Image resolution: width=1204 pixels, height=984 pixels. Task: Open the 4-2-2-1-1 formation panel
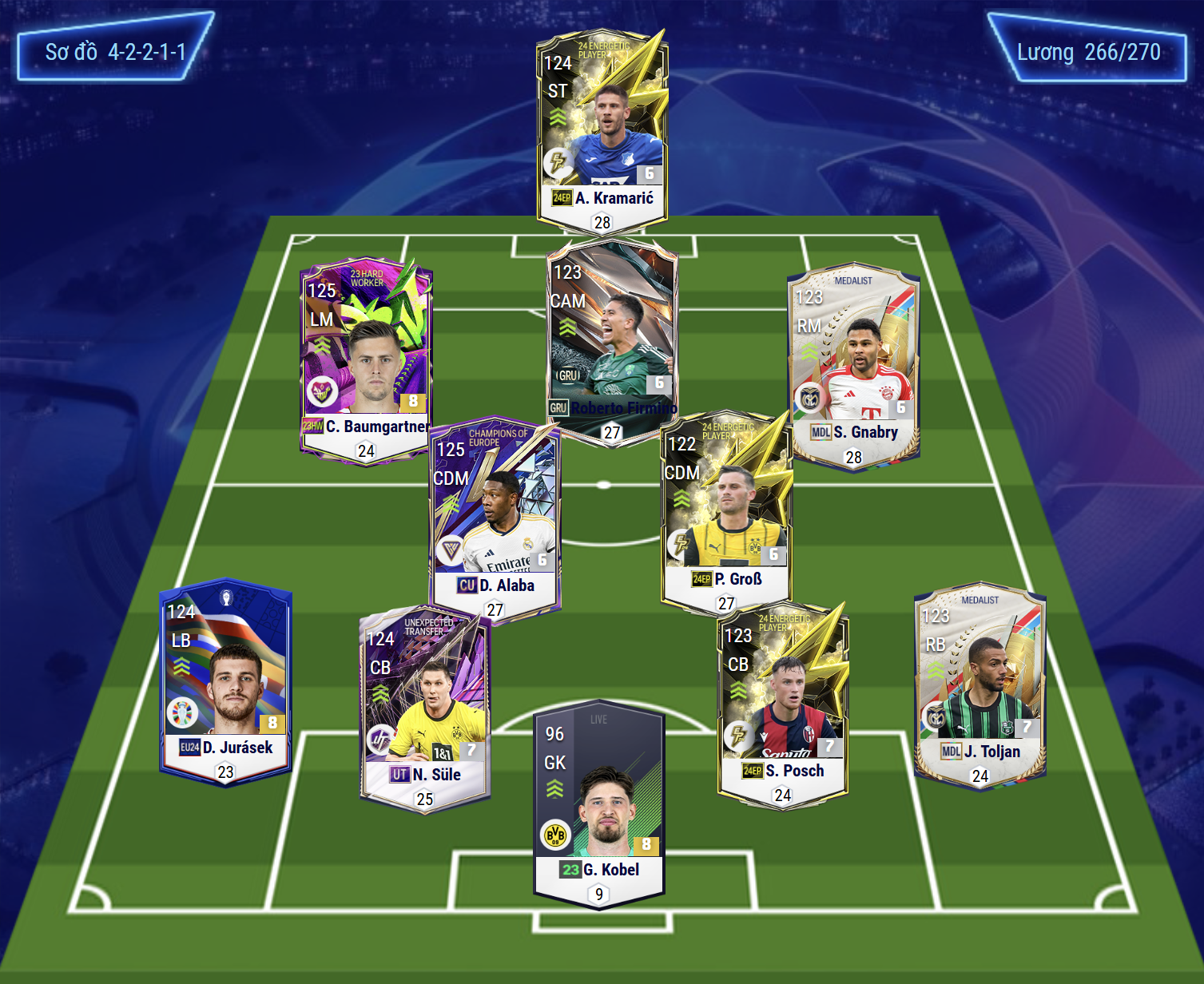tap(115, 53)
